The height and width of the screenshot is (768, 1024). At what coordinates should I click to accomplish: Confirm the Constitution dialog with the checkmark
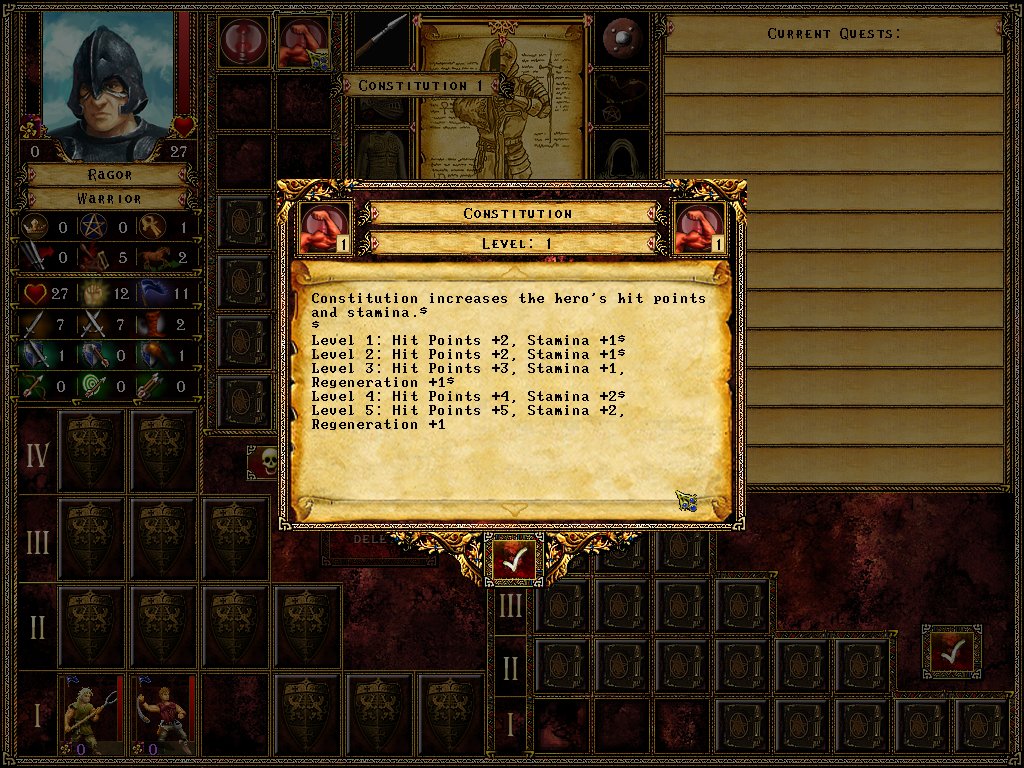tap(514, 562)
